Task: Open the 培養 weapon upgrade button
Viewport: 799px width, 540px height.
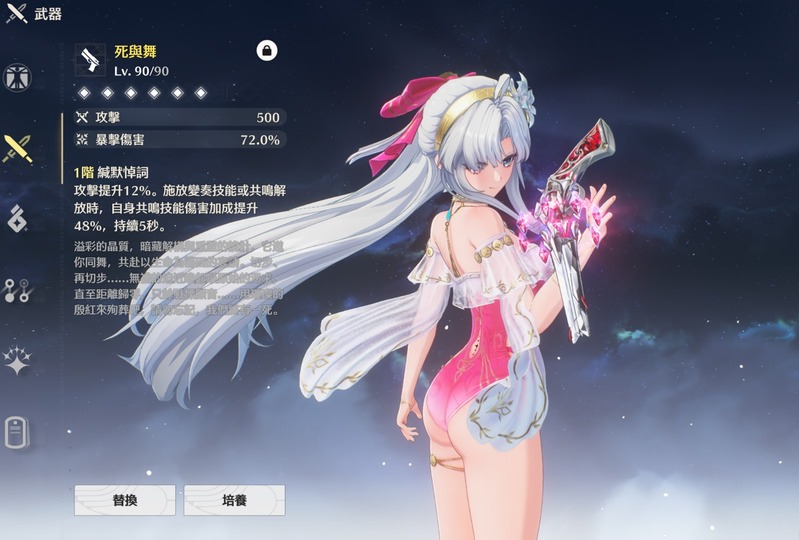Action: (x=234, y=500)
